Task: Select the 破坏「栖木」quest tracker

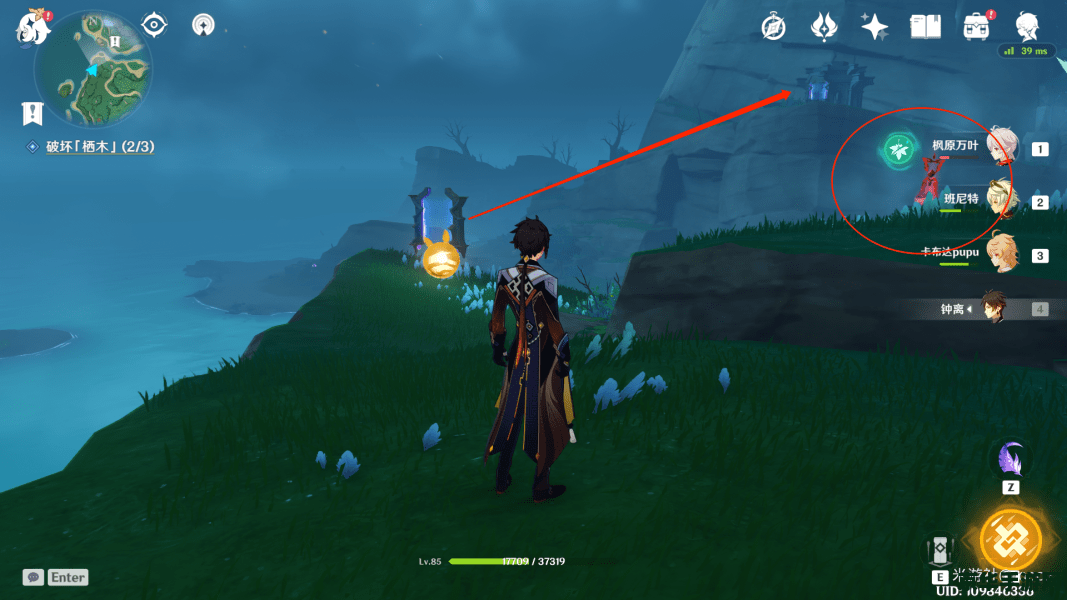Action: tap(99, 147)
